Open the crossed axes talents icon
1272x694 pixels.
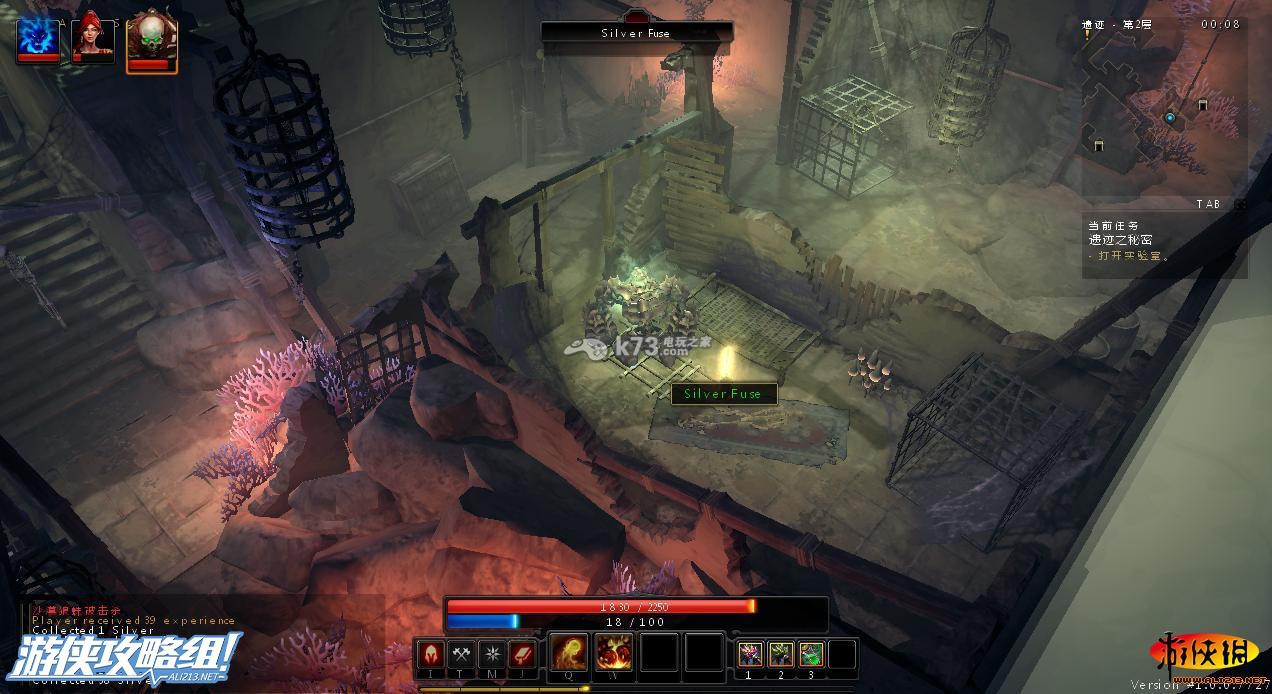coord(462,654)
